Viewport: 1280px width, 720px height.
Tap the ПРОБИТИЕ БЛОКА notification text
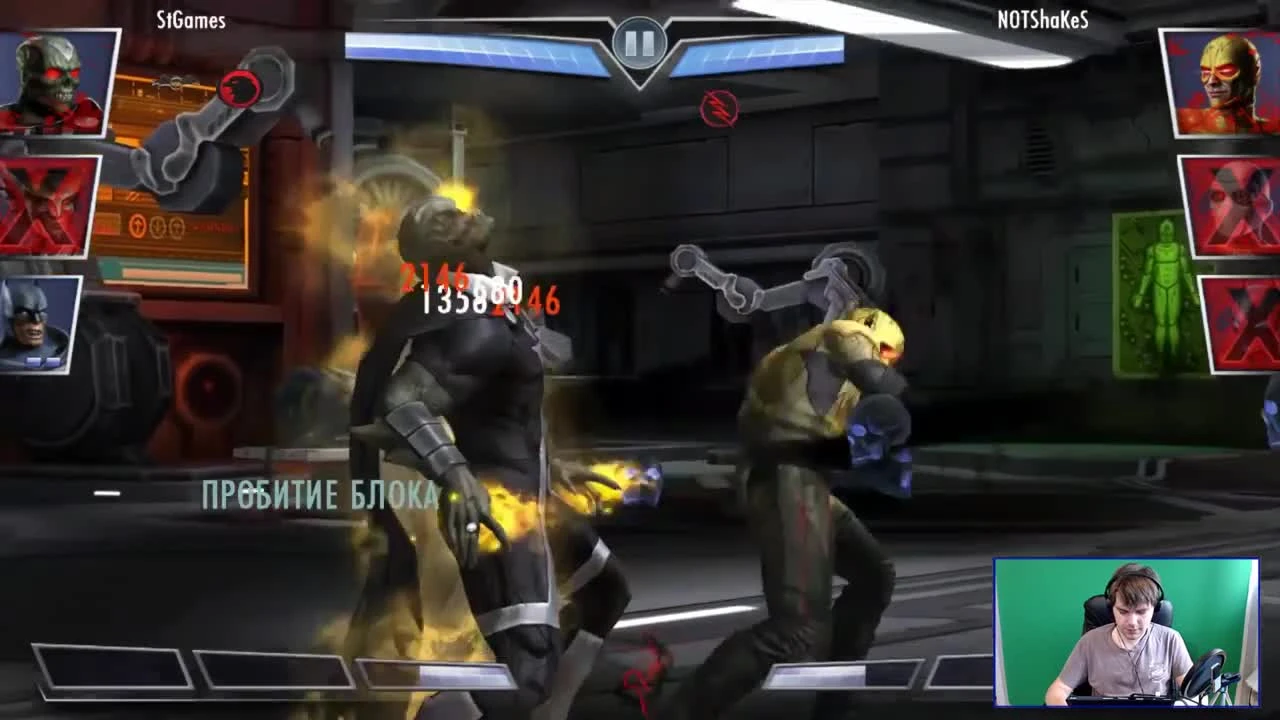click(x=320, y=494)
